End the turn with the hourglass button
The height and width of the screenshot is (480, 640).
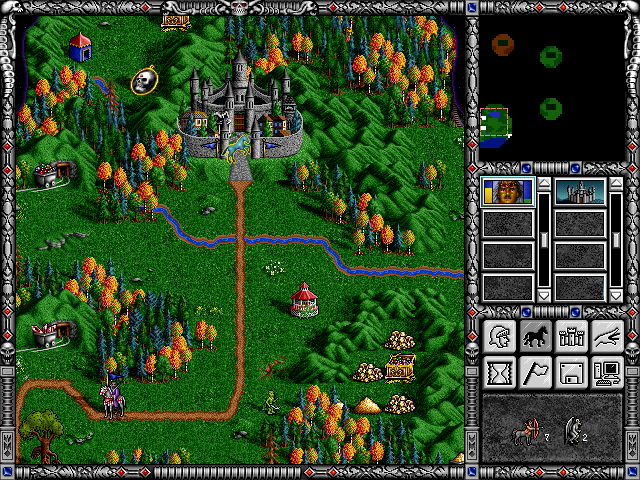click(x=497, y=373)
